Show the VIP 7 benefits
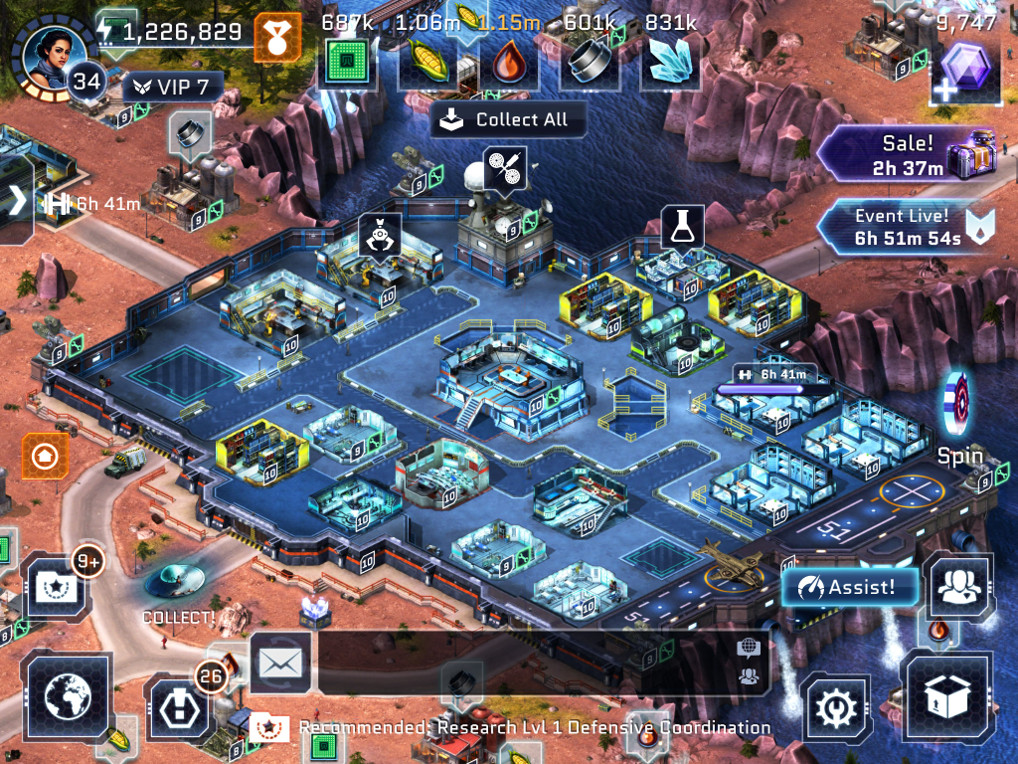 coord(172,87)
